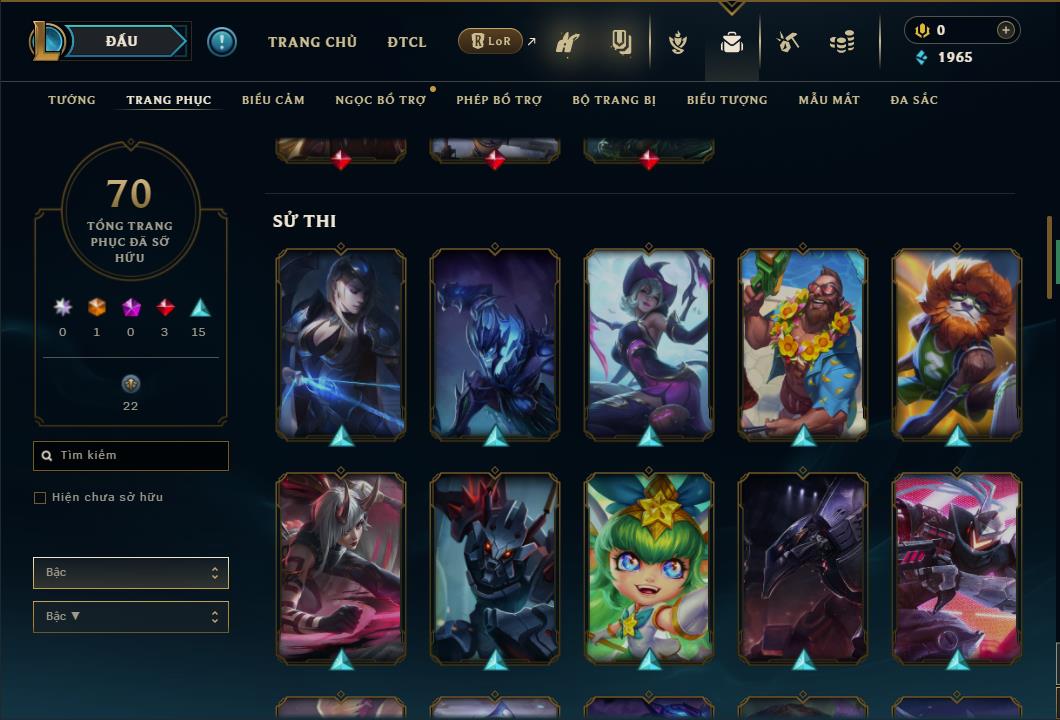The height and width of the screenshot is (720, 1060).
Task: Open the coin stack store icon
Action: click(842, 42)
